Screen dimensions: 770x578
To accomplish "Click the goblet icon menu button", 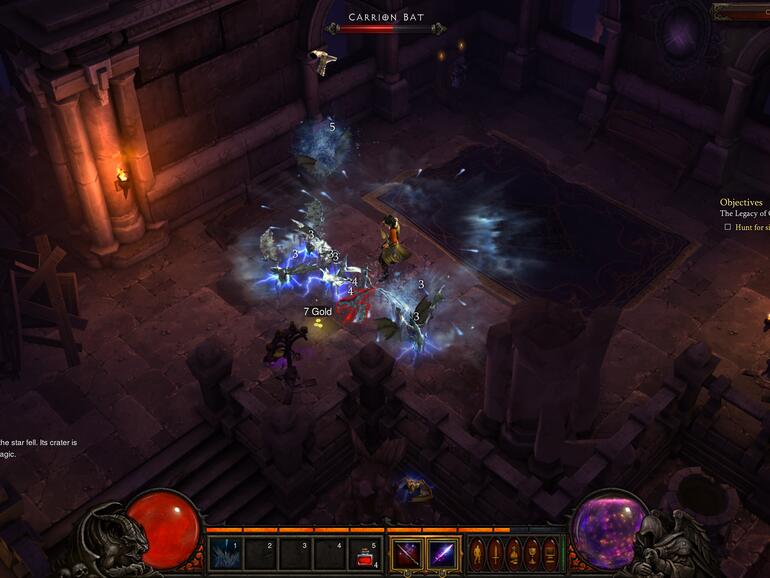I will coord(530,553).
